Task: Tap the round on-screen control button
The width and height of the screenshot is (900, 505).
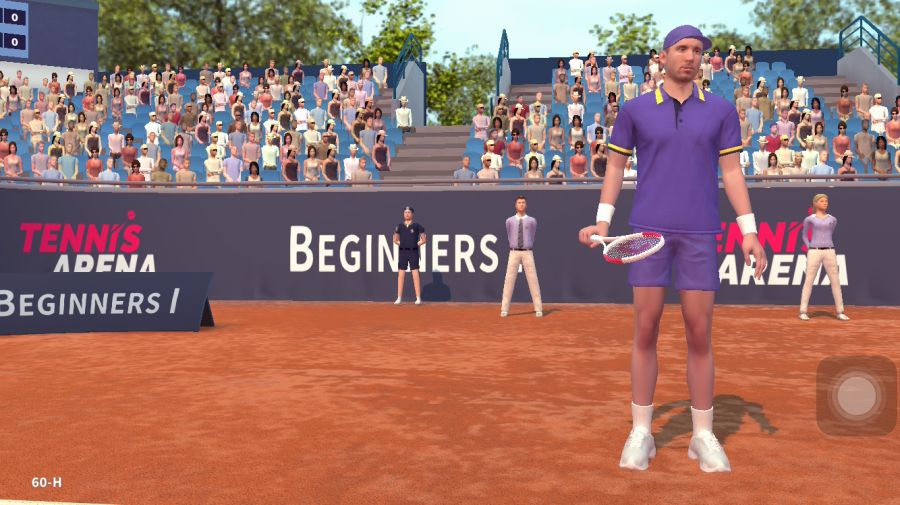Action: (x=856, y=396)
